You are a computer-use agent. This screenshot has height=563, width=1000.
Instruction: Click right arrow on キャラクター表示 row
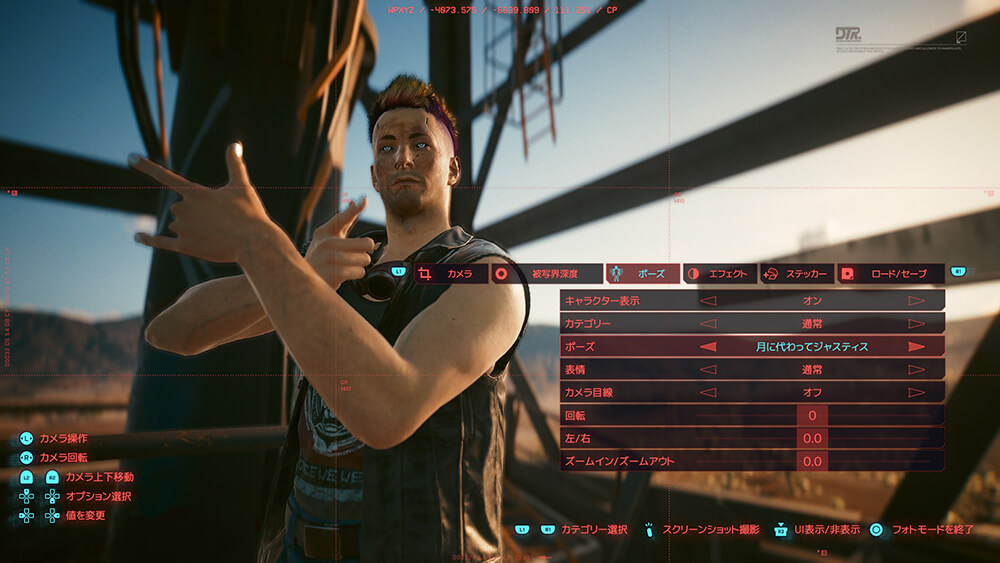[x=916, y=300]
